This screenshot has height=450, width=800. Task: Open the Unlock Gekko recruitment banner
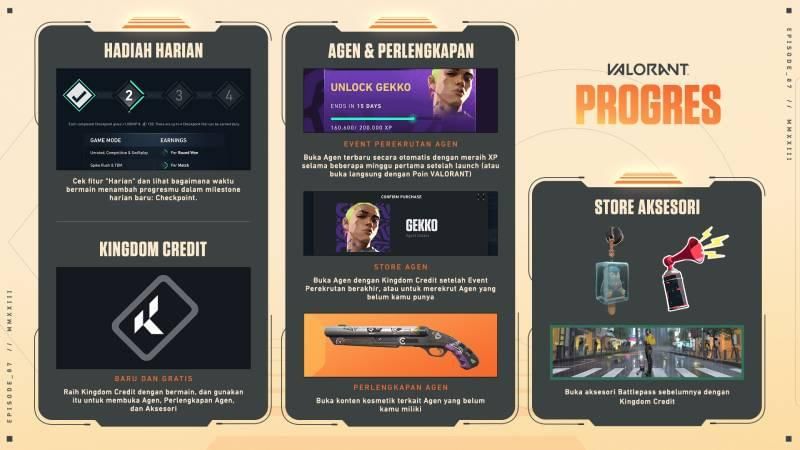[x=403, y=100]
